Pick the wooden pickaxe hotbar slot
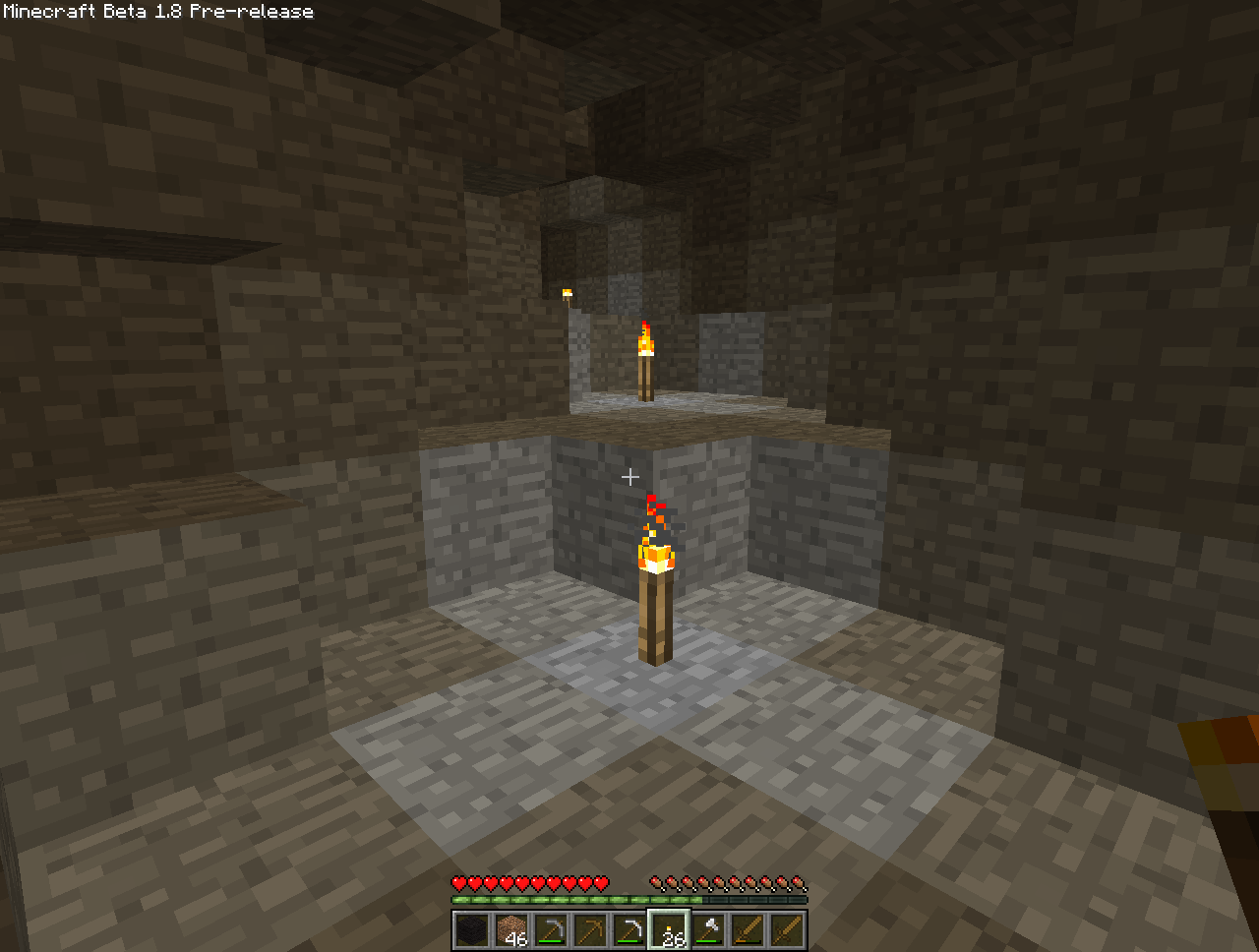Screen dimensions: 1259x952 click(x=590, y=930)
